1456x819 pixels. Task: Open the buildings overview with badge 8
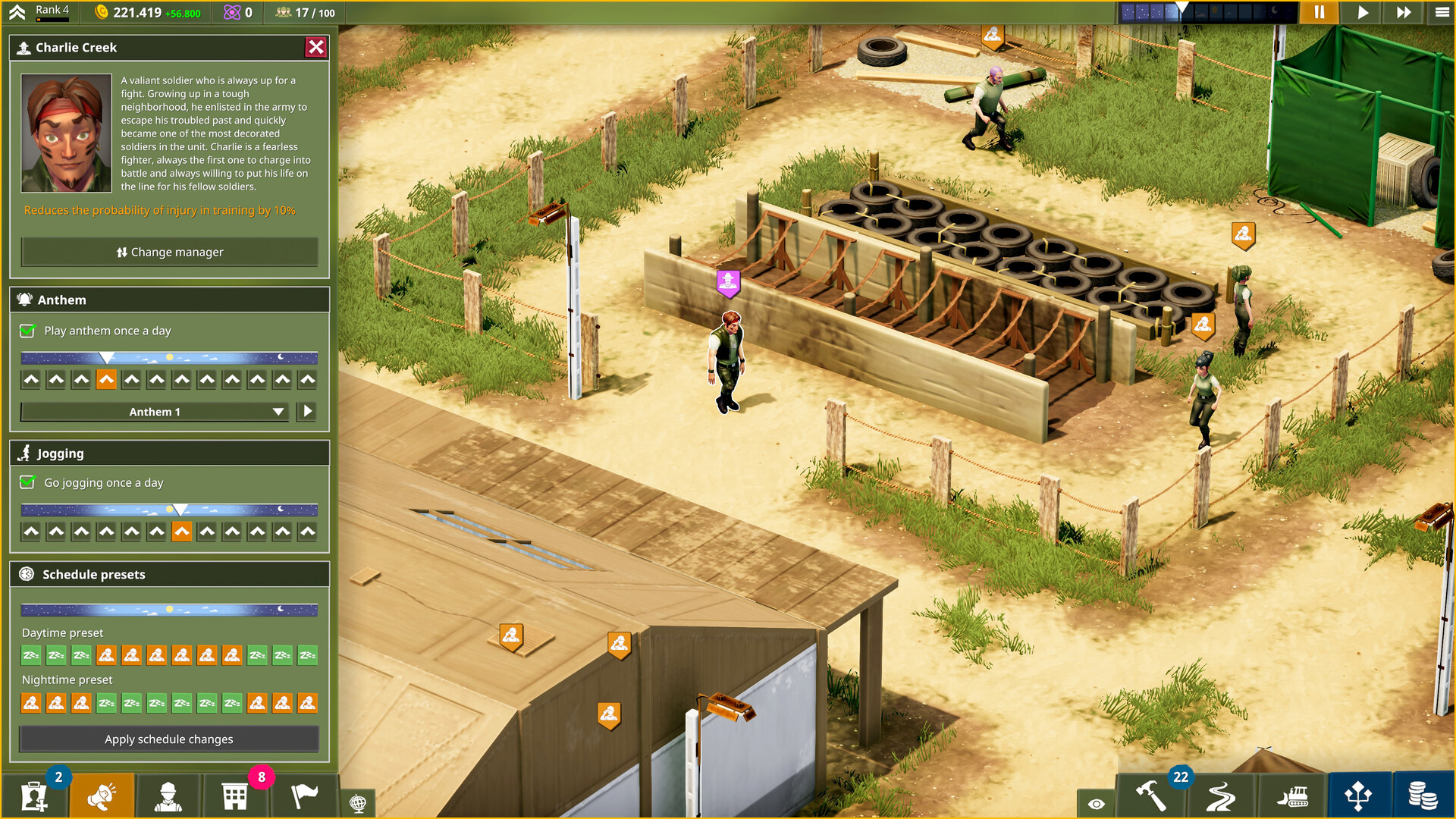(x=235, y=796)
